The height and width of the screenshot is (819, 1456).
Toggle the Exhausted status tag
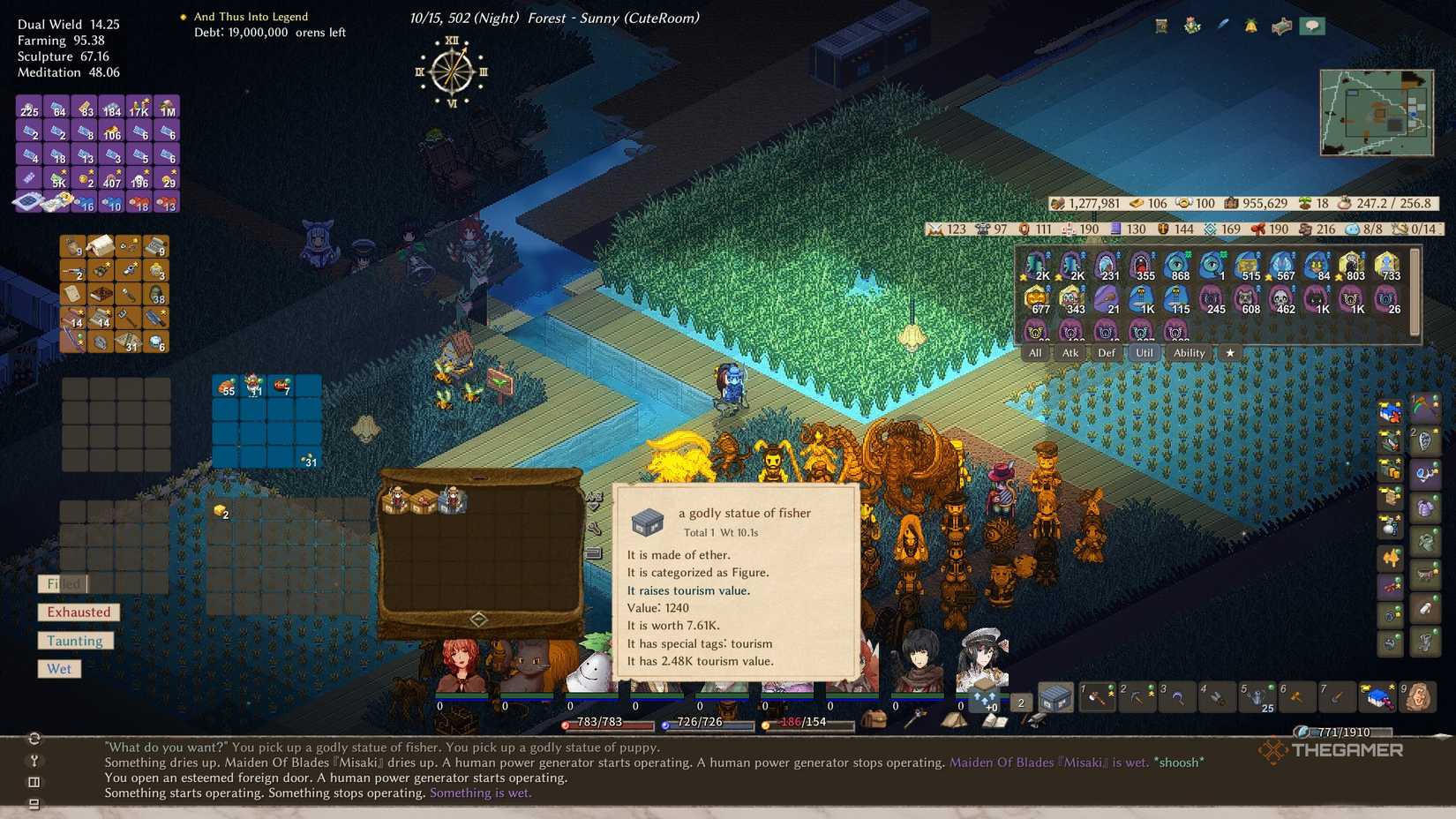(78, 612)
